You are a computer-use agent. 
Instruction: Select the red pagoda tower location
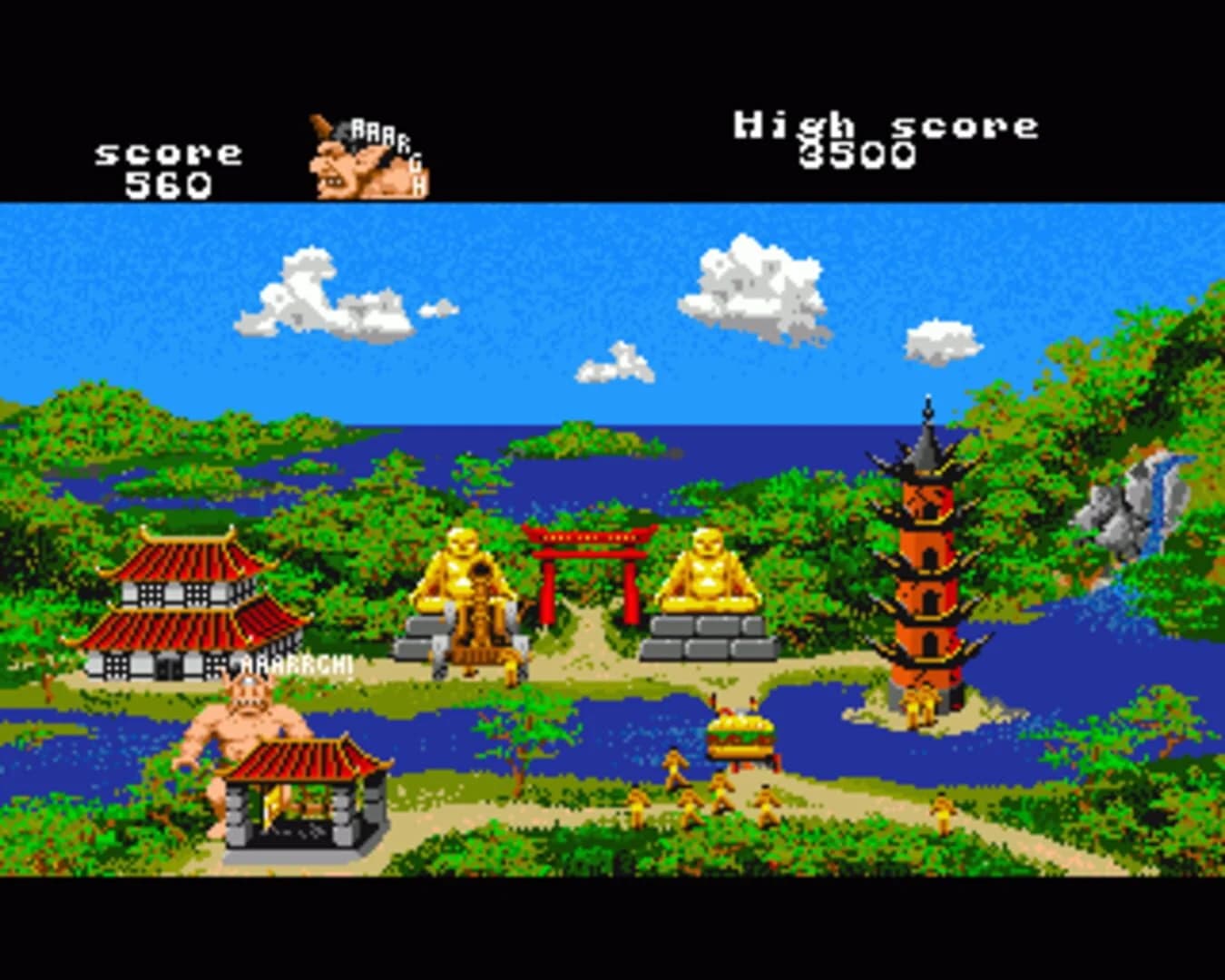[x=926, y=563]
